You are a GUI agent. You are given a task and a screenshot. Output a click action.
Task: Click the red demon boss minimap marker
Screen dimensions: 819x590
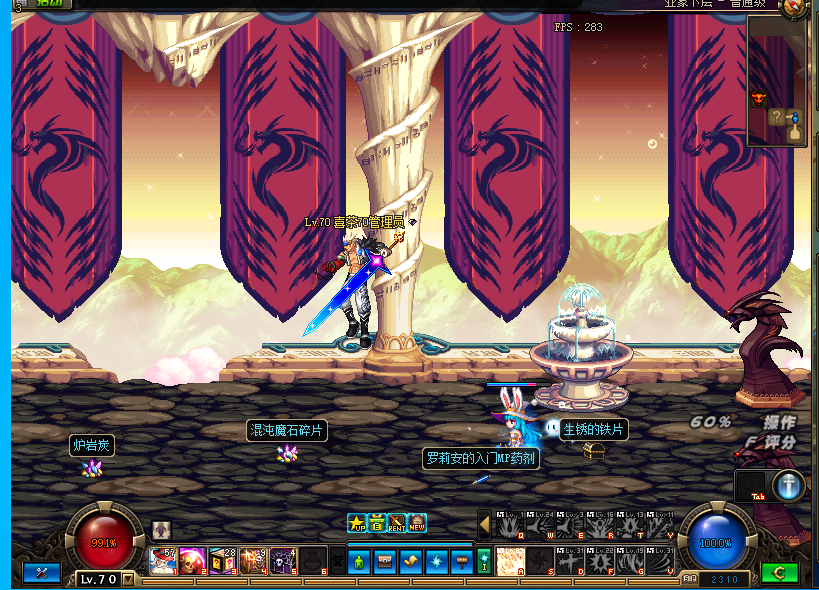pyautogui.click(x=757, y=98)
